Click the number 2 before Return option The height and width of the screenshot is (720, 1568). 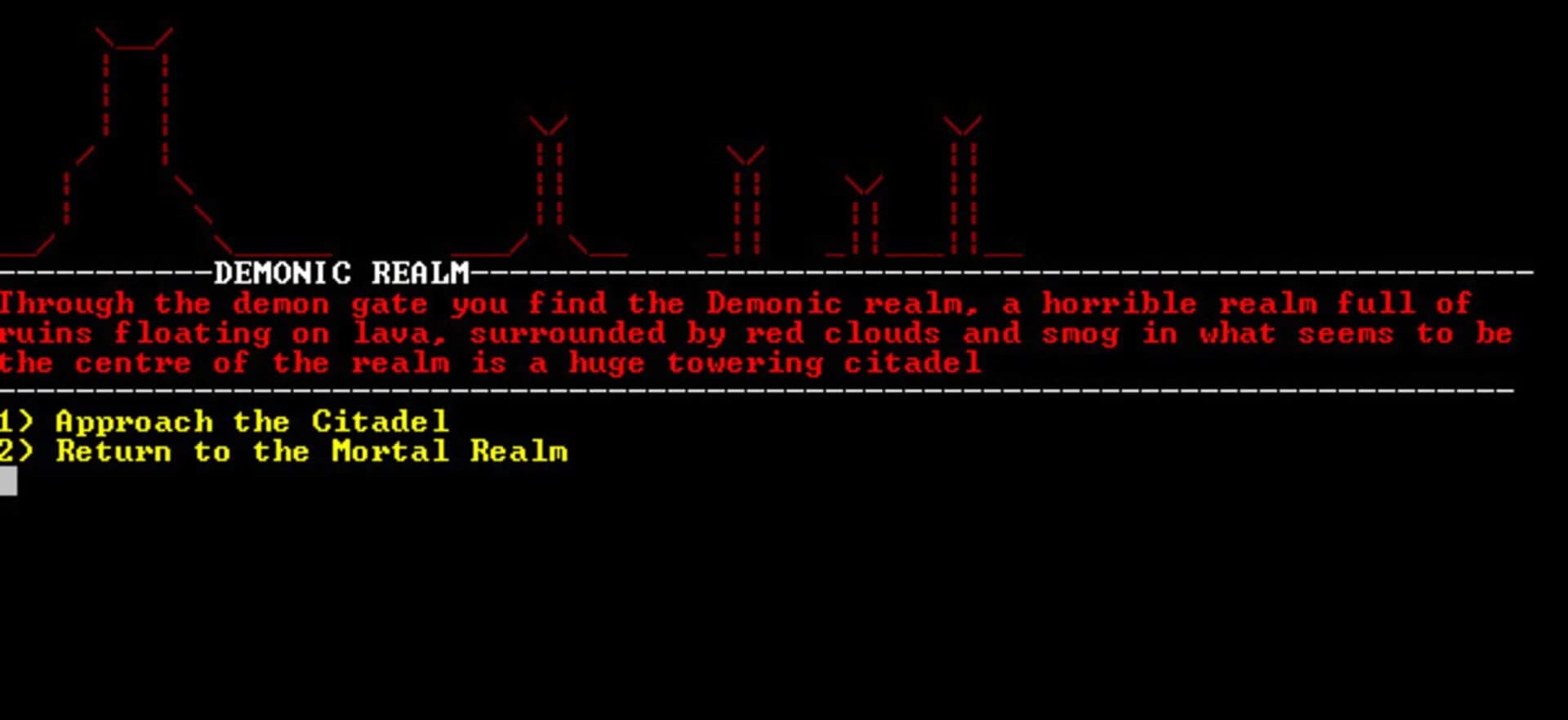pyautogui.click(x=7, y=451)
